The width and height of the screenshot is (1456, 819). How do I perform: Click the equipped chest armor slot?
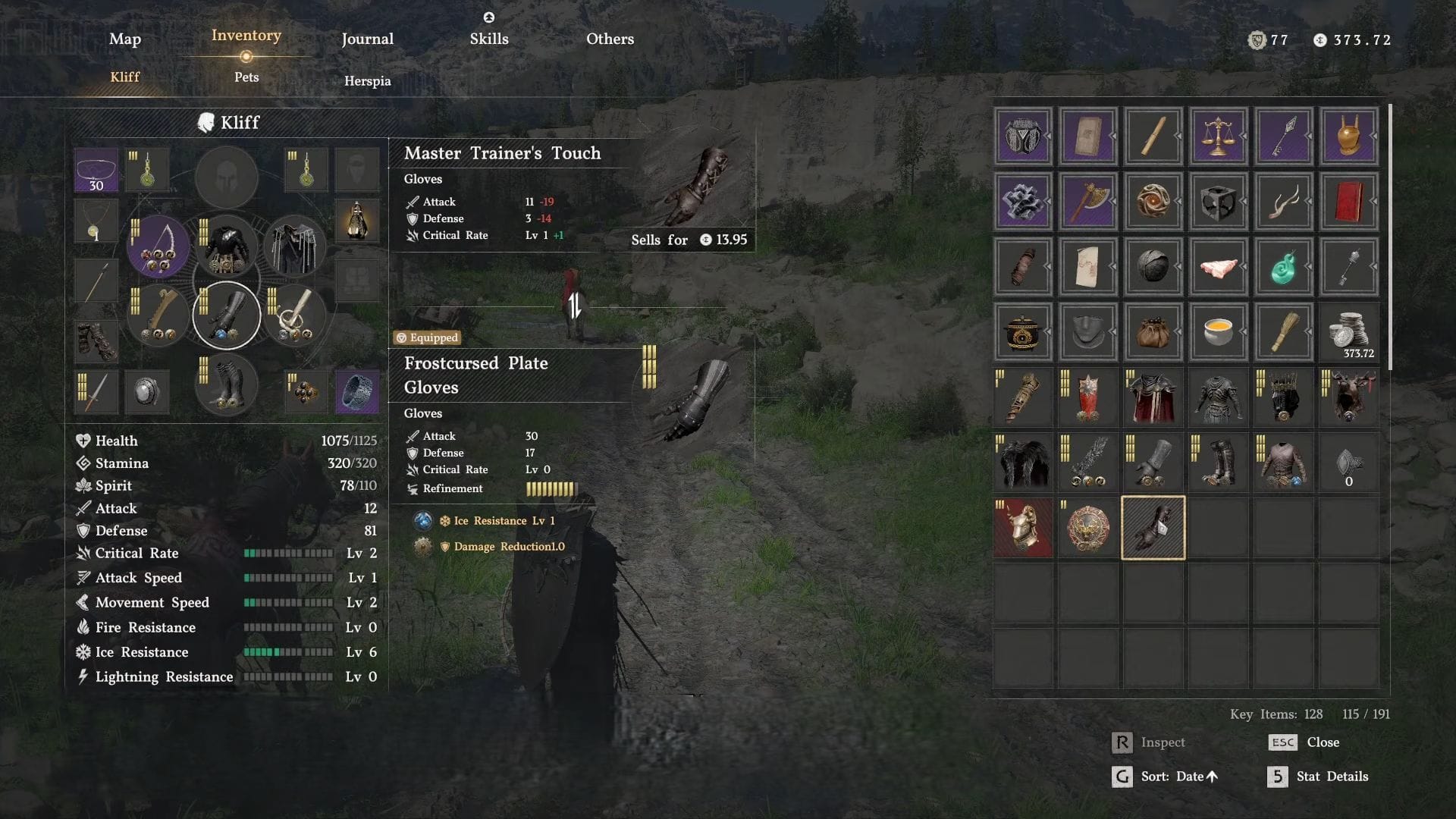tap(226, 247)
